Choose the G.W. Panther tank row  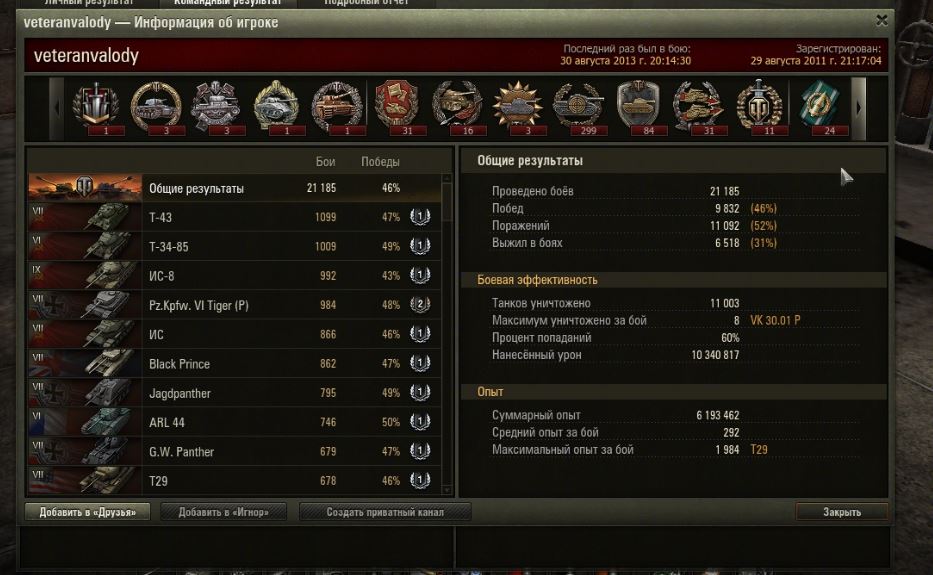(234, 452)
